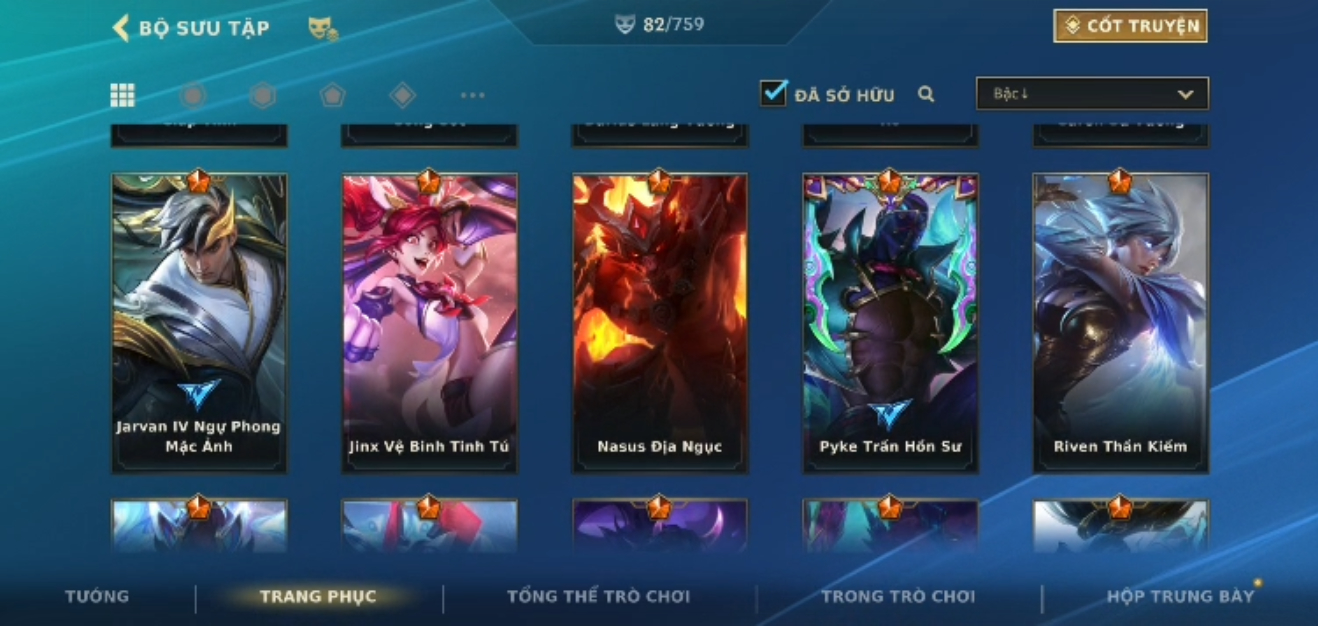This screenshot has height=626, width=1318.
Task: Select the Jarvan IV Ngự Phong Mặc Ảnh skin
Action: 199,322
